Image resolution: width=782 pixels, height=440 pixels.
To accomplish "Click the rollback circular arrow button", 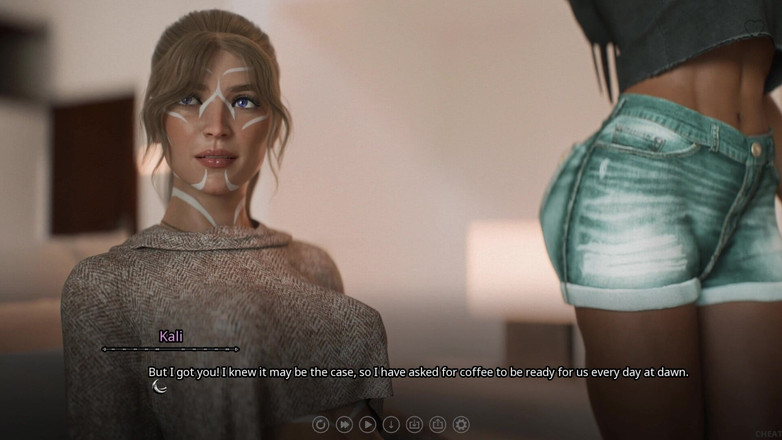I will click(x=320, y=425).
